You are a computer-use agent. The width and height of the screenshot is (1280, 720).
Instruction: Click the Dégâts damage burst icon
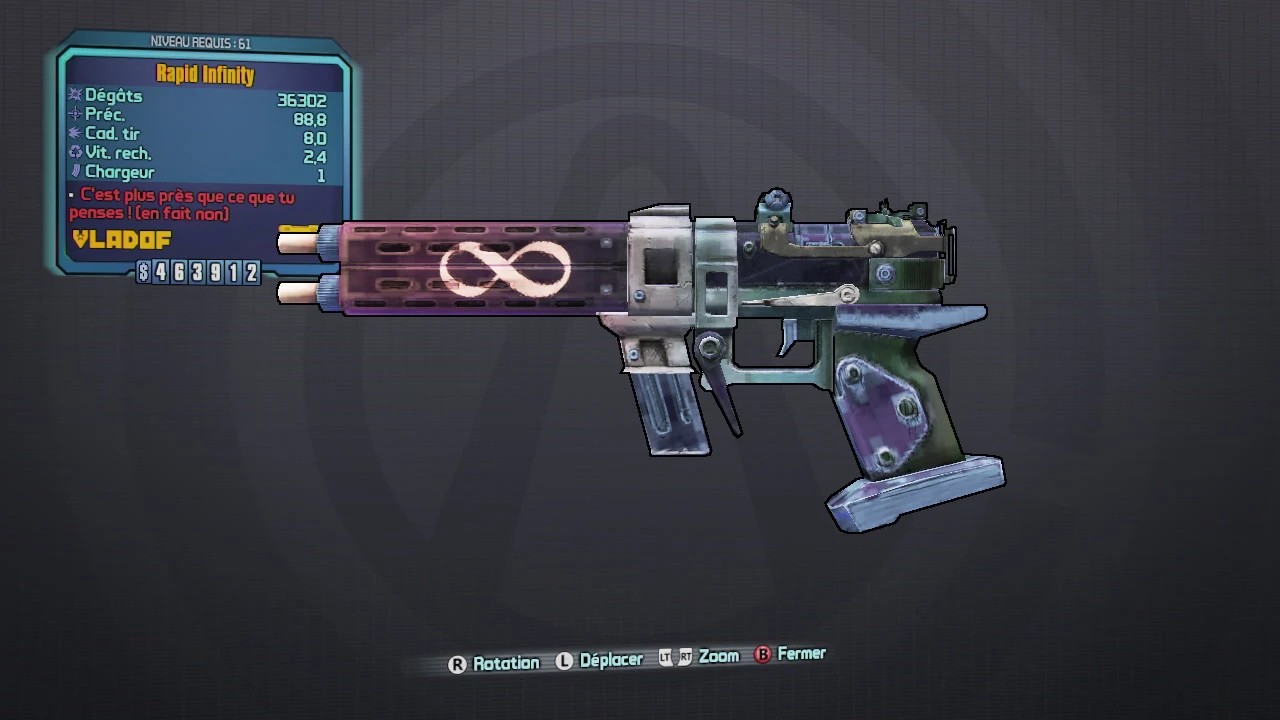pos(76,96)
